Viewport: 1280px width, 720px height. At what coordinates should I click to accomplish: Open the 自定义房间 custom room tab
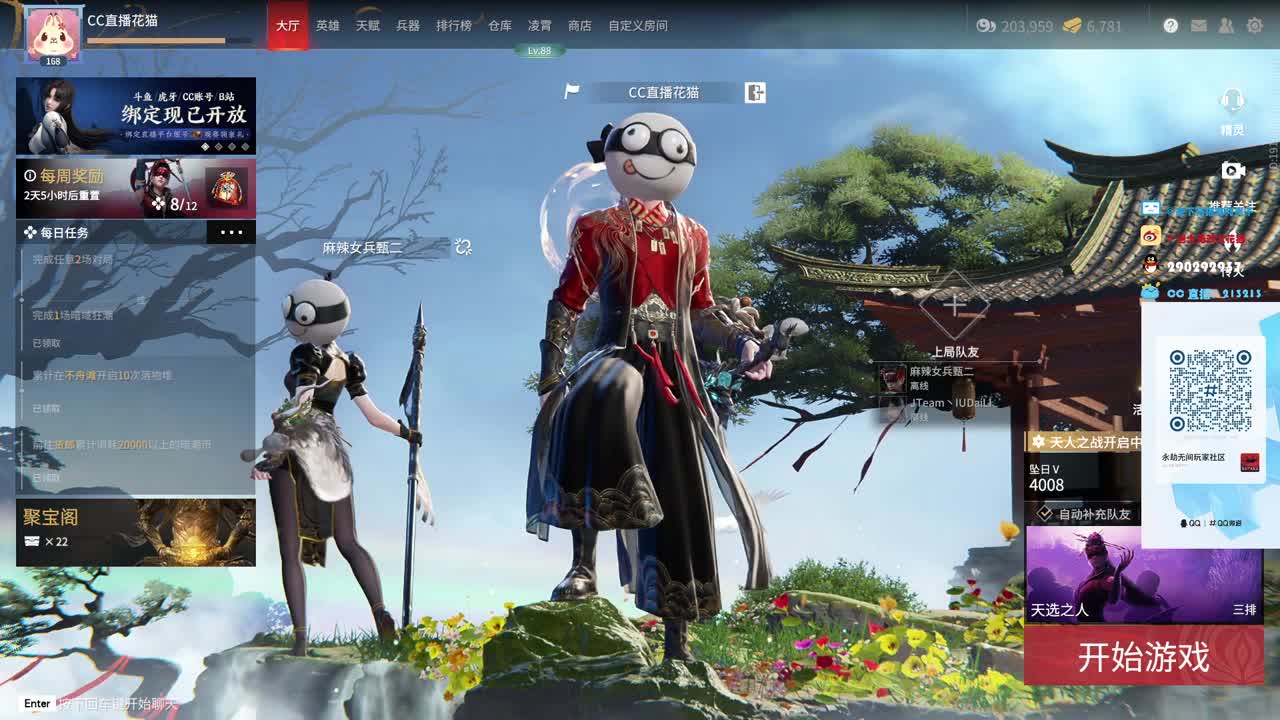pos(638,26)
